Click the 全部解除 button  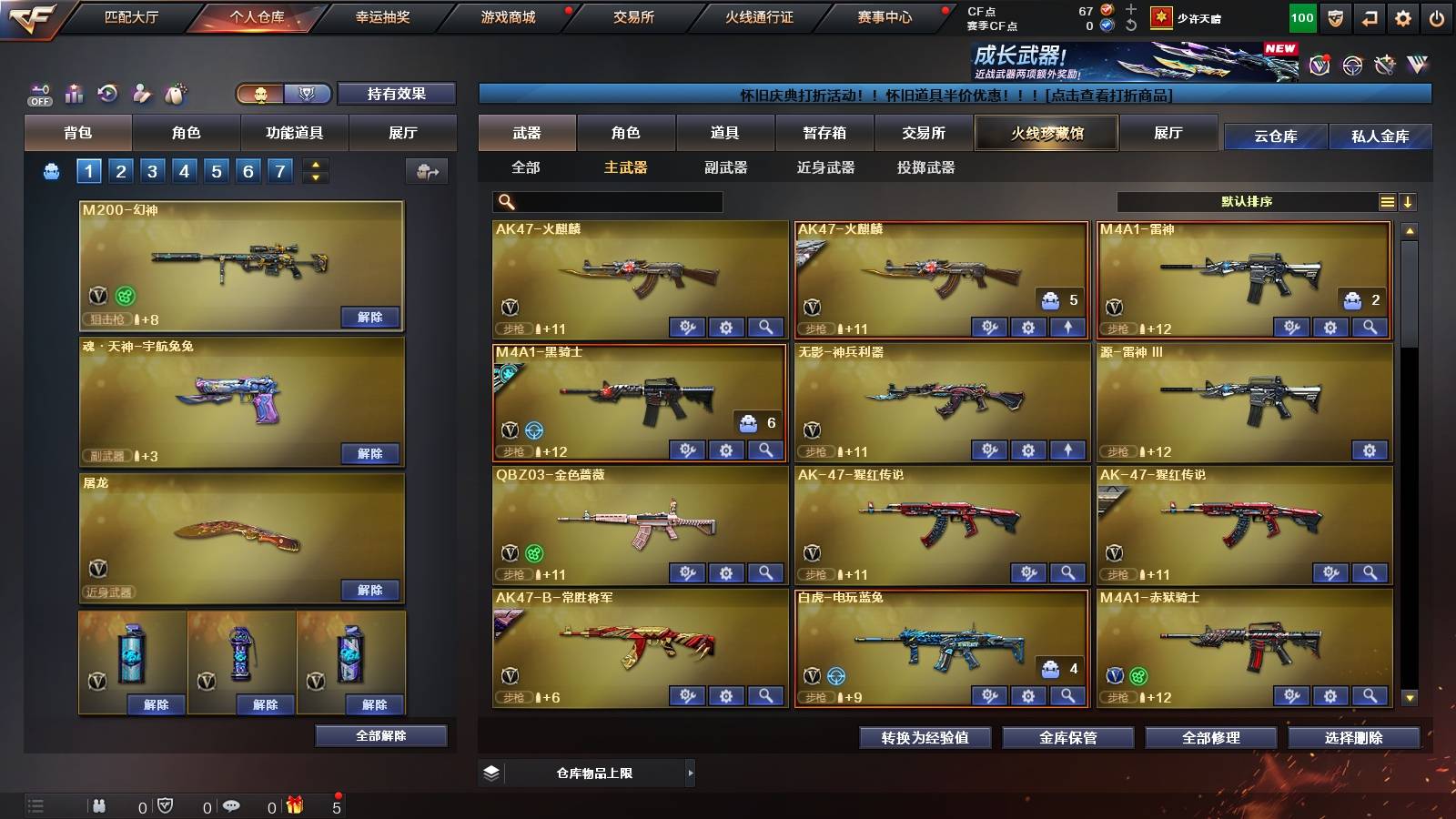[379, 735]
